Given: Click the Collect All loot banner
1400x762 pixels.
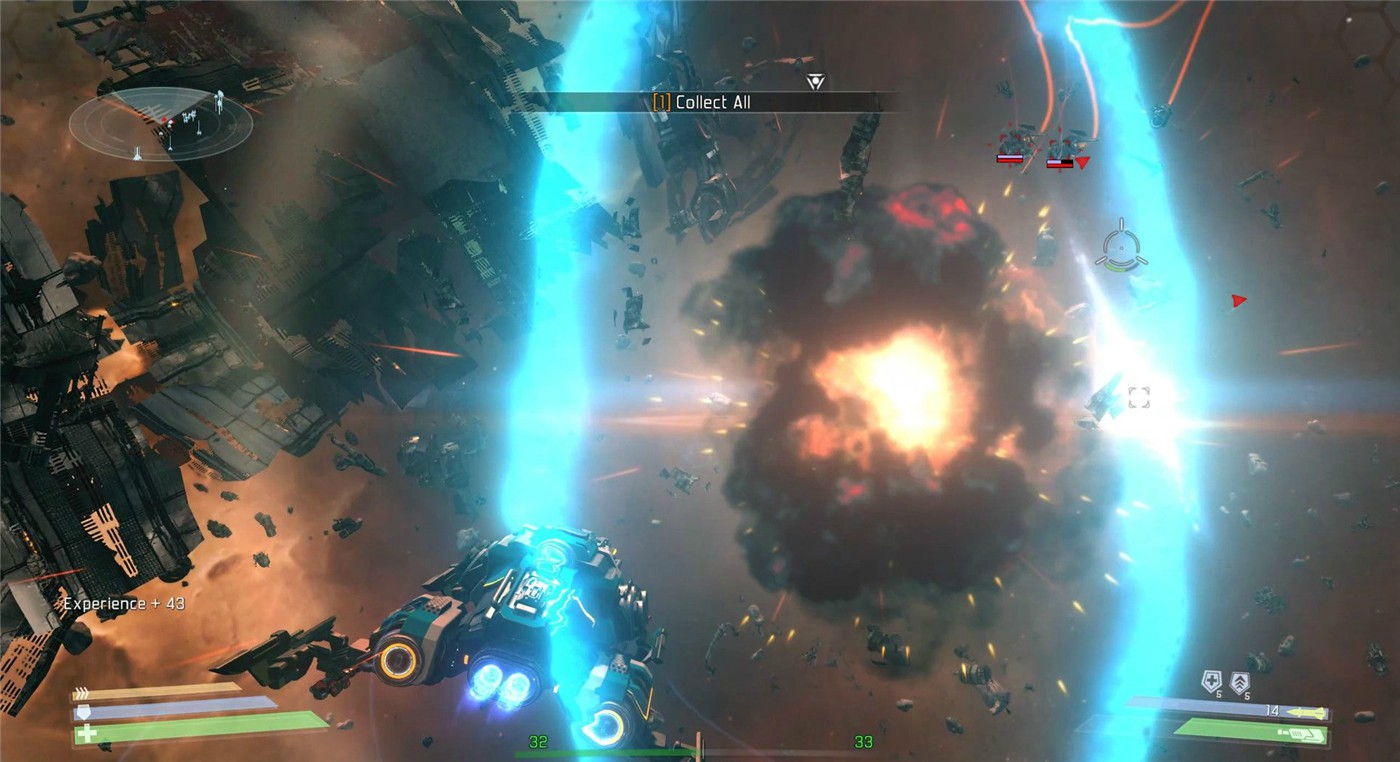Looking at the screenshot, I should tap(714, 102).
